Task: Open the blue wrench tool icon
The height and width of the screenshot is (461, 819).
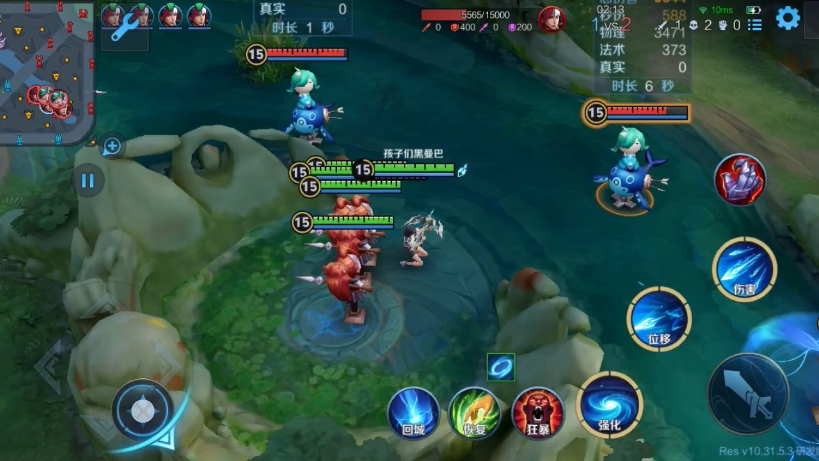Action: click(x=125, y=30)
